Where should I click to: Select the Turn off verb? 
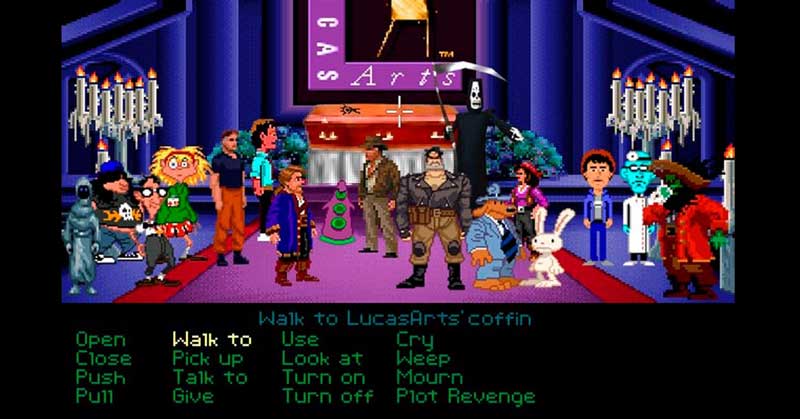326,396
